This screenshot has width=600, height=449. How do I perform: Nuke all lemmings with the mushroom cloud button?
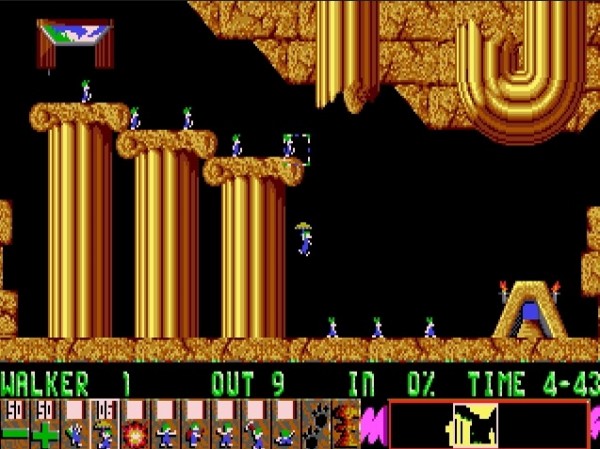345,424
